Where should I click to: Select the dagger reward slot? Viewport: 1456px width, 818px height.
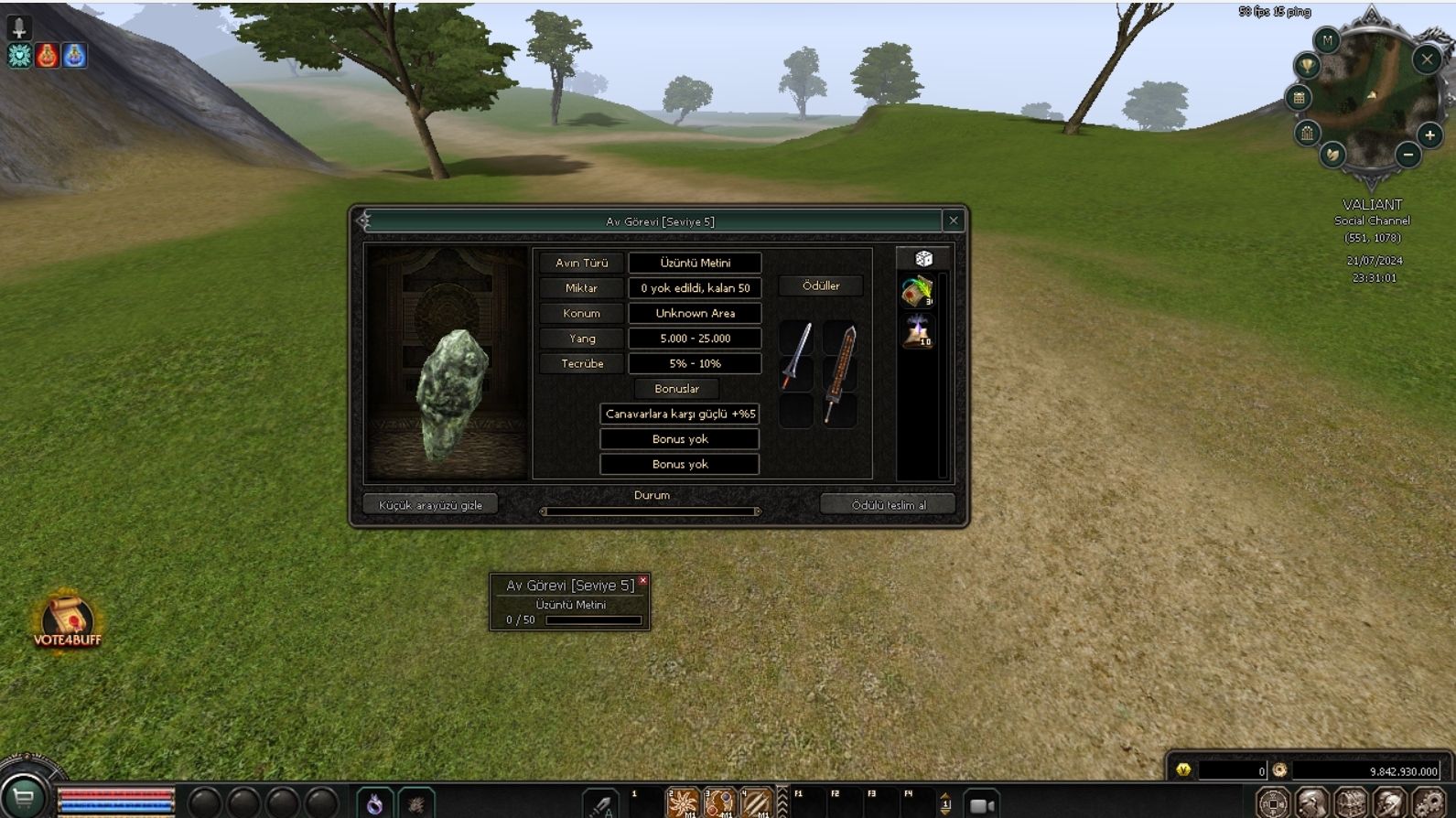(795, 355)
